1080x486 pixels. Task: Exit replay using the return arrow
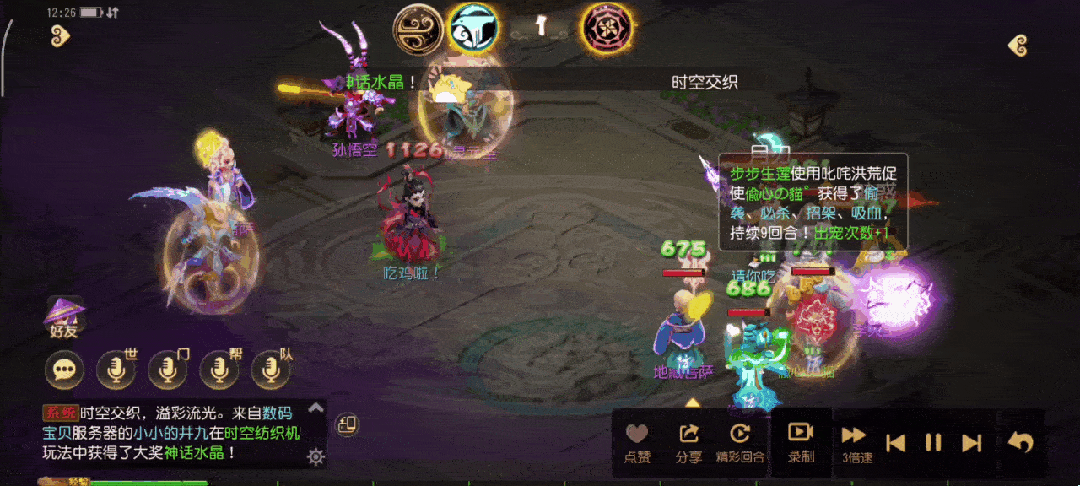tap(1021, 442)
